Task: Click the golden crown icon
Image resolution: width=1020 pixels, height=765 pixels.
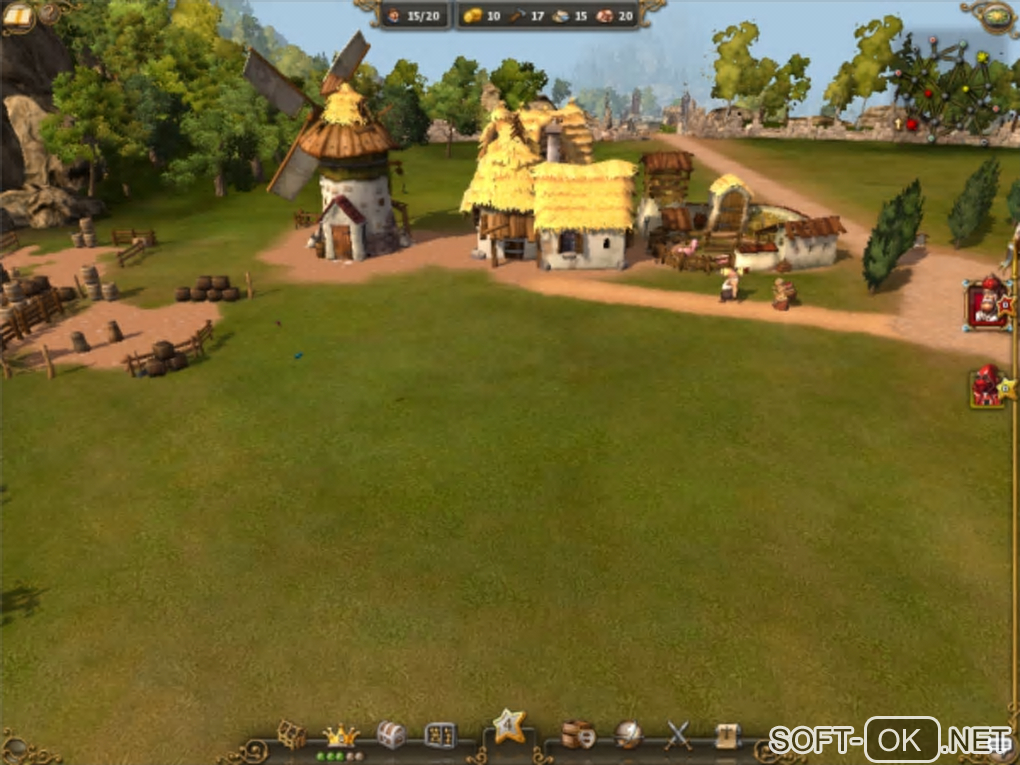Action: (x=340, y=735)
